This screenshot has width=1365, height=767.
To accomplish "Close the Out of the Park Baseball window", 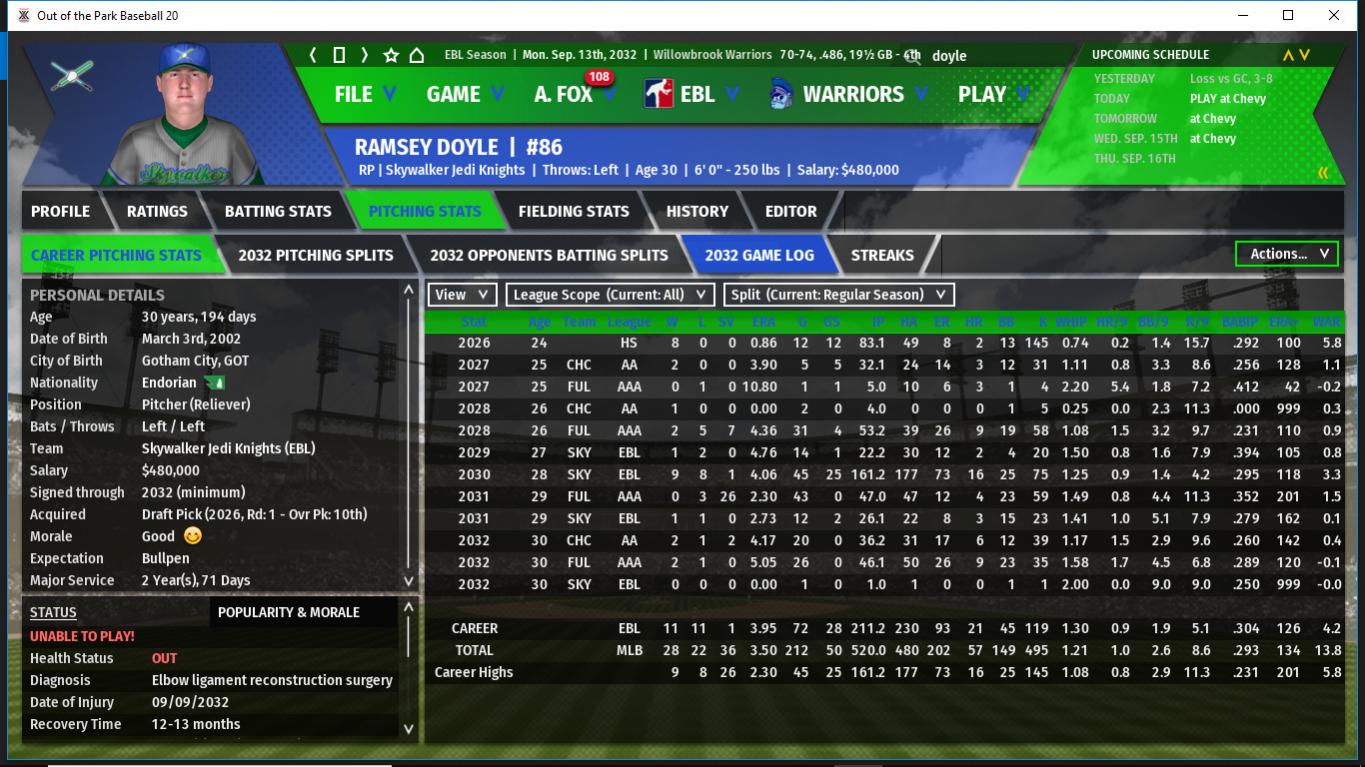I will (x=1334, y=15).
